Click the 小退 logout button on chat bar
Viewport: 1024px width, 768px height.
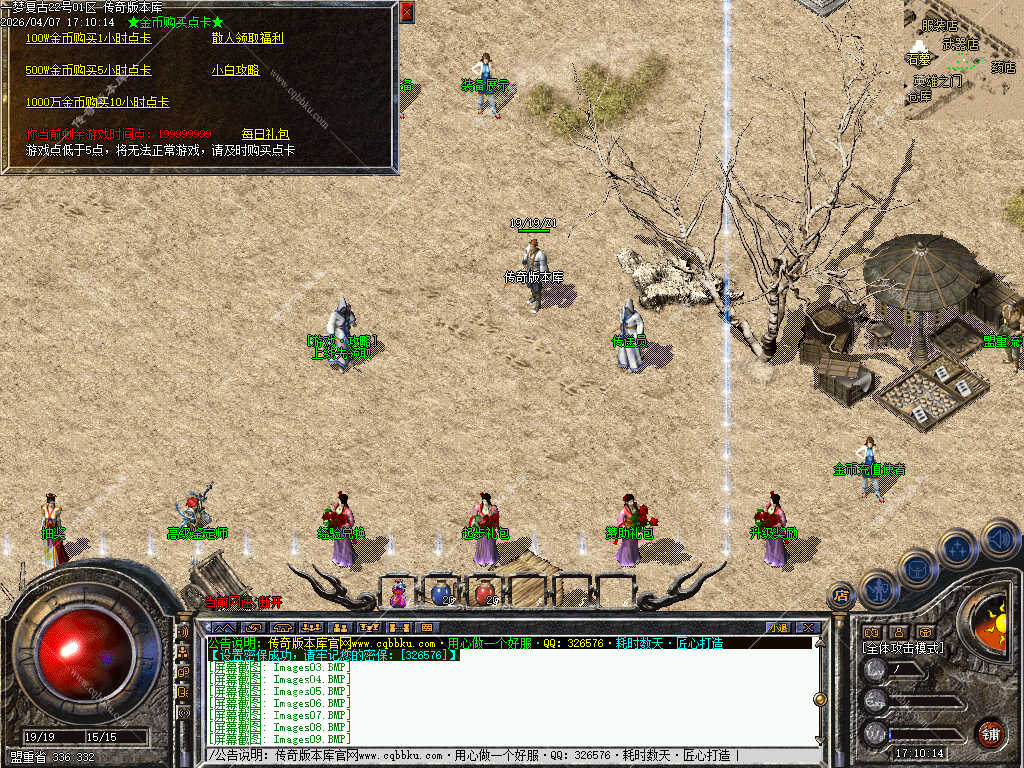click(x=777, y=628)
